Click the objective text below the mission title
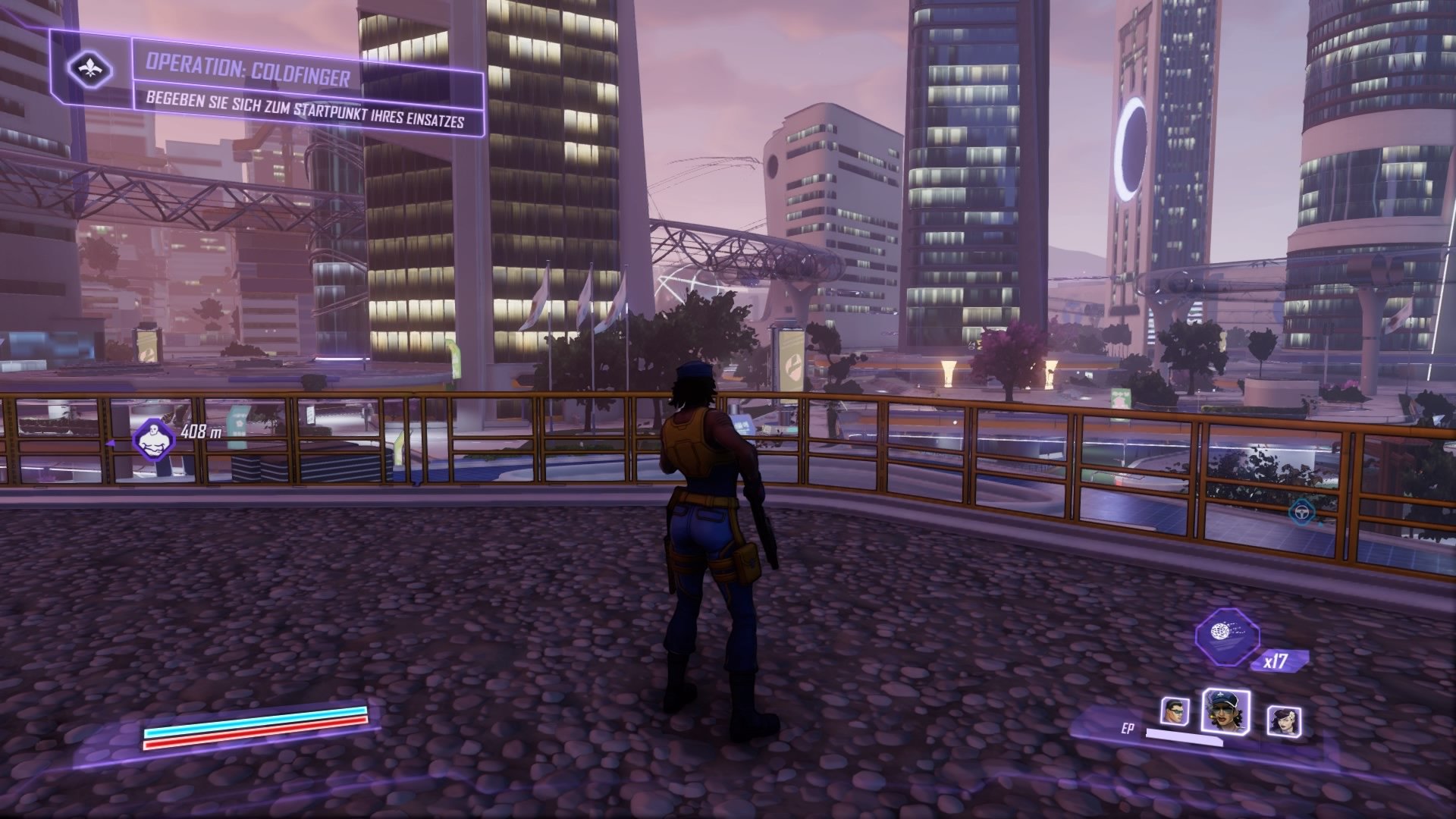Screen dimensions: 1456x819 tap(306, 108)
